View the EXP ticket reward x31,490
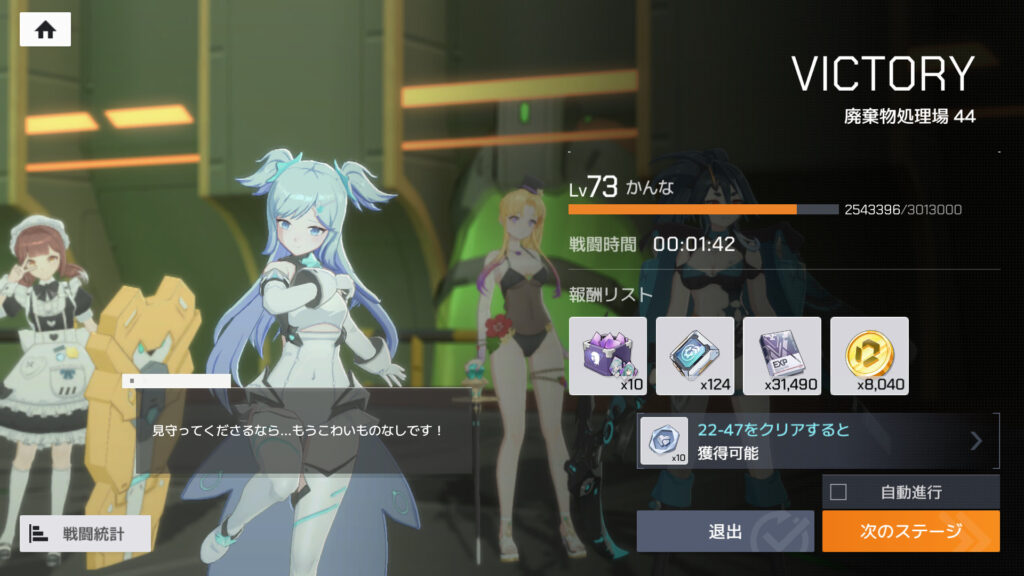The image size is (1024, 576). tap(782, 356)
